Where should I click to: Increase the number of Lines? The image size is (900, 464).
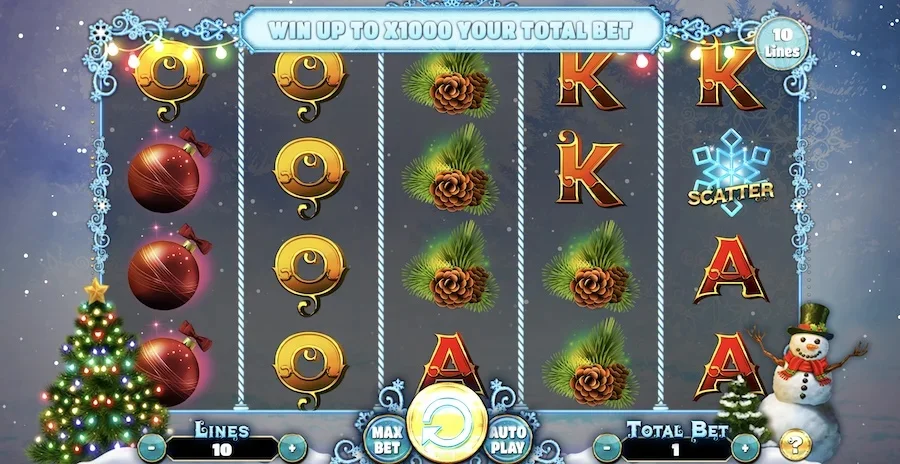coord(291,446)
